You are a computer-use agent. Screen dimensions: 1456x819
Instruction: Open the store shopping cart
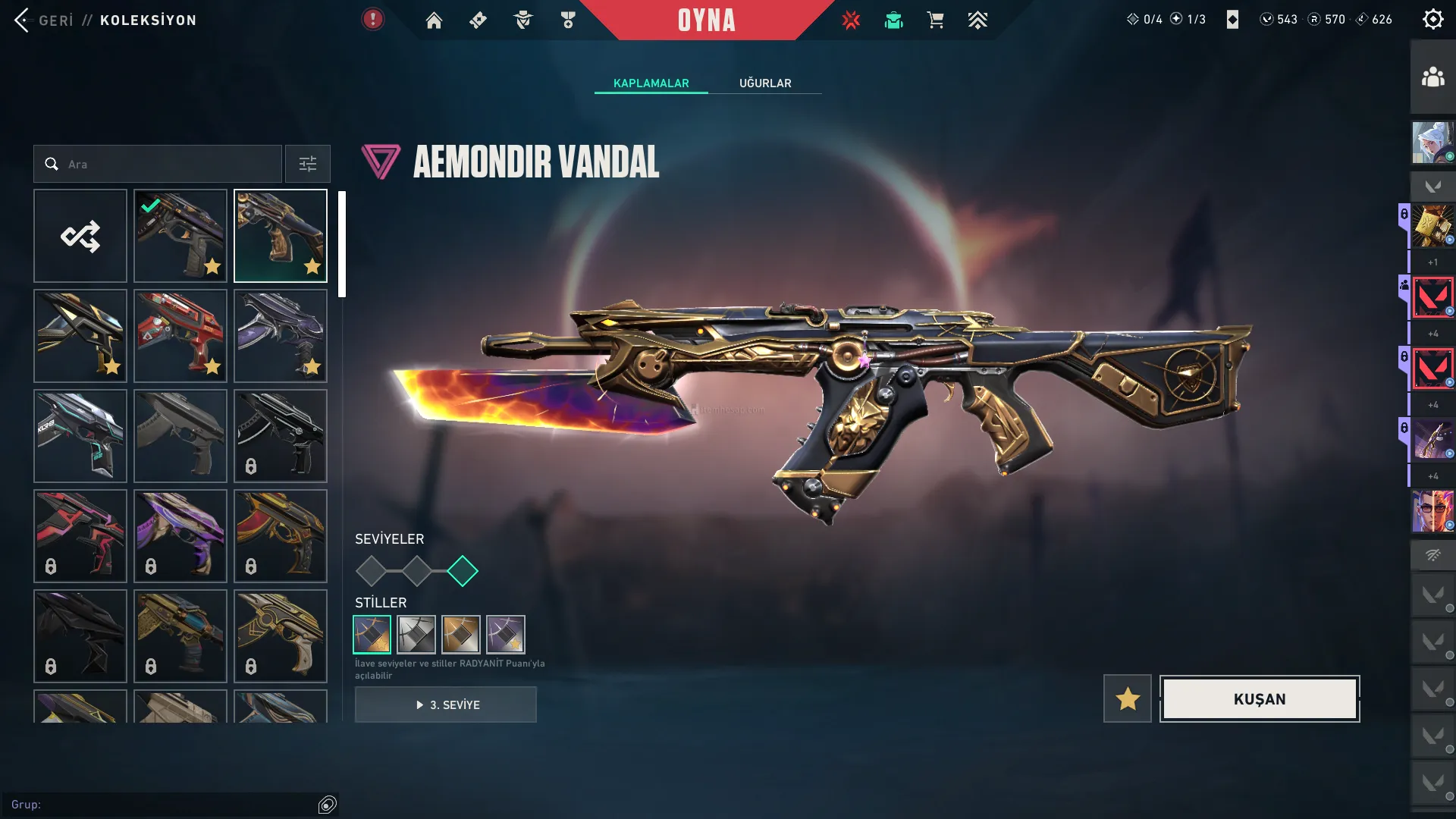click(935, 20)
